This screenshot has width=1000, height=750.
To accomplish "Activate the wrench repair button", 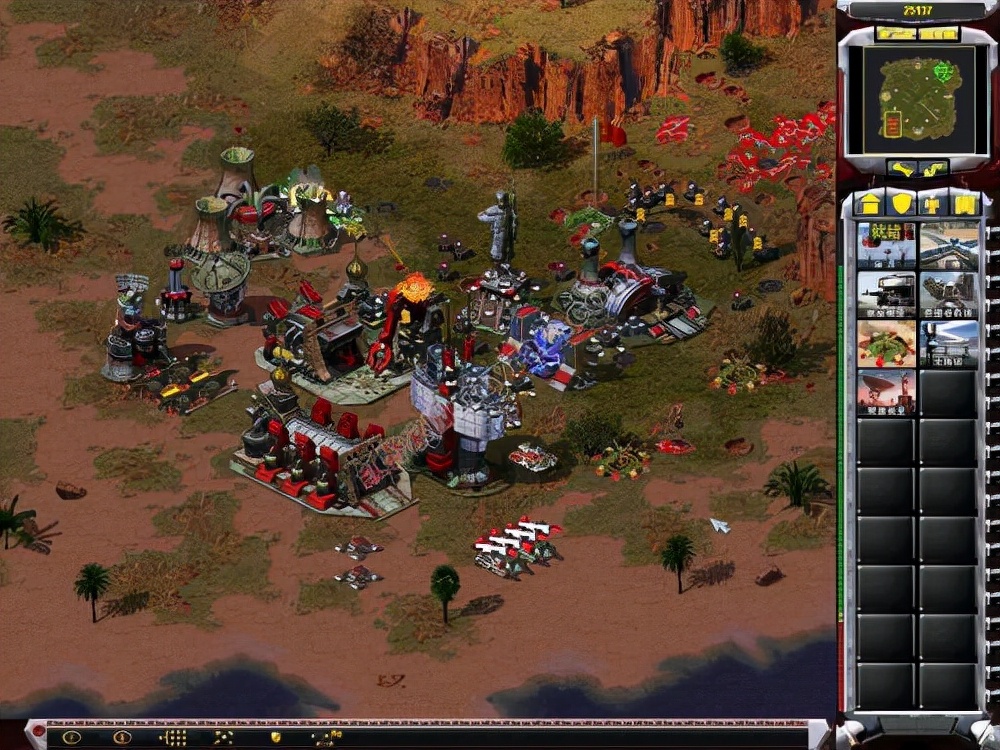I will 904,169.
